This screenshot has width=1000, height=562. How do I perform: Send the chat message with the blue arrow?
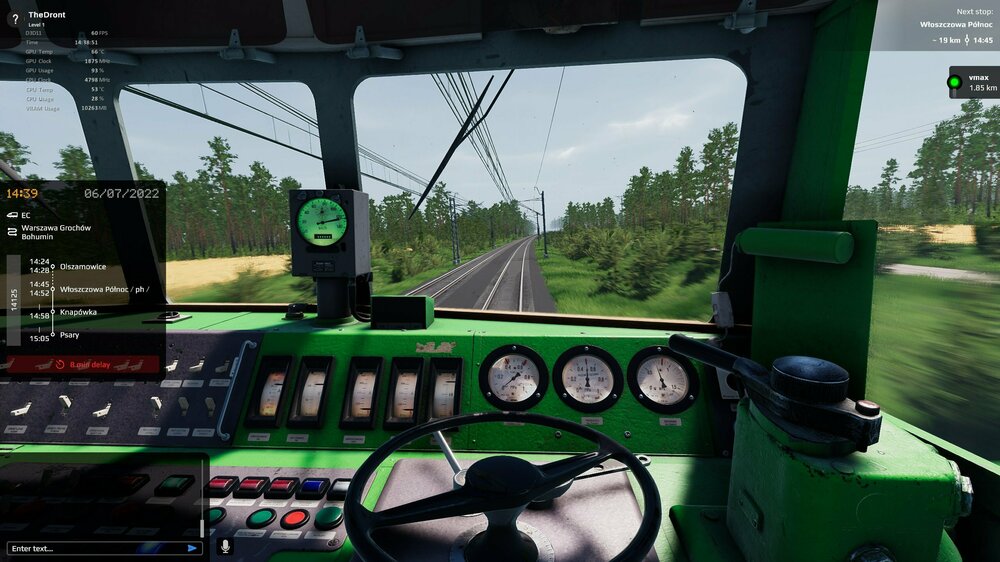(192, 548)
